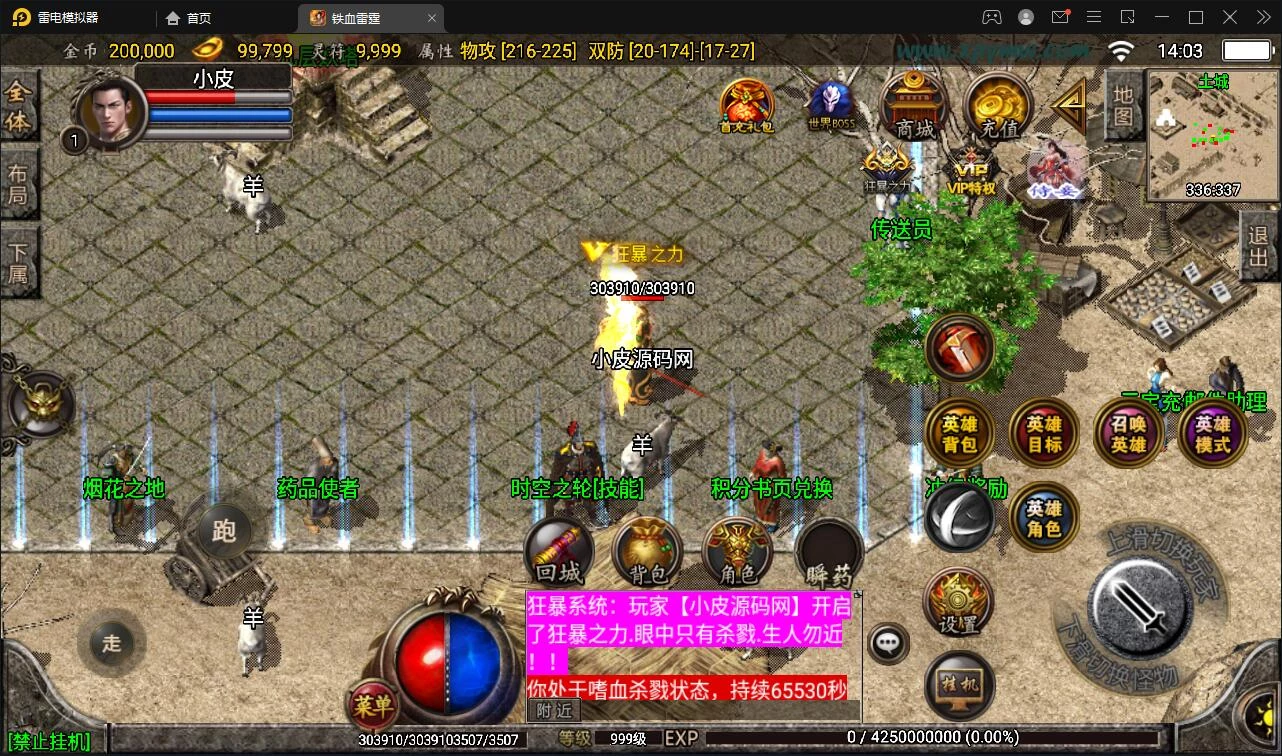This screenshot has height=756, width=1282.
Task: Click 召唤英雄 to summon hero
Action: pos(1129,434)
